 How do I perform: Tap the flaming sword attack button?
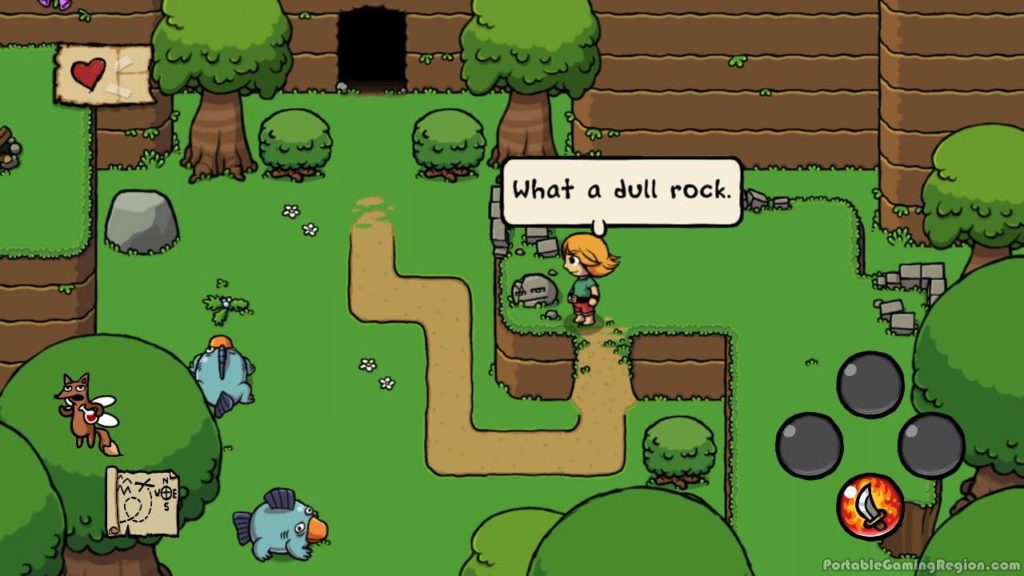click(x=869, y=506)
